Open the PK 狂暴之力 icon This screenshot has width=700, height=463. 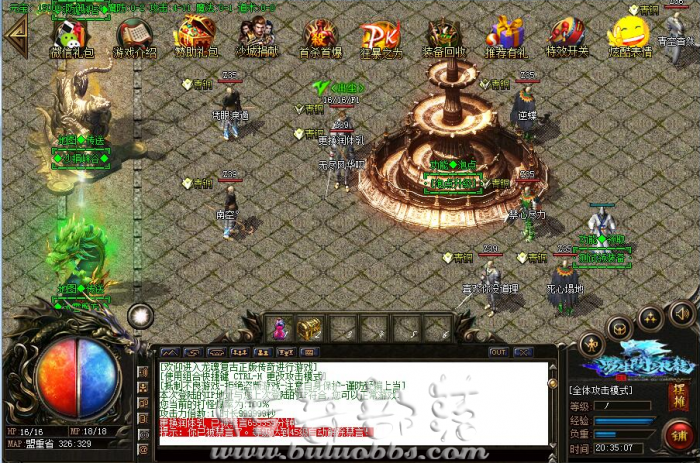tap(380, 37)
